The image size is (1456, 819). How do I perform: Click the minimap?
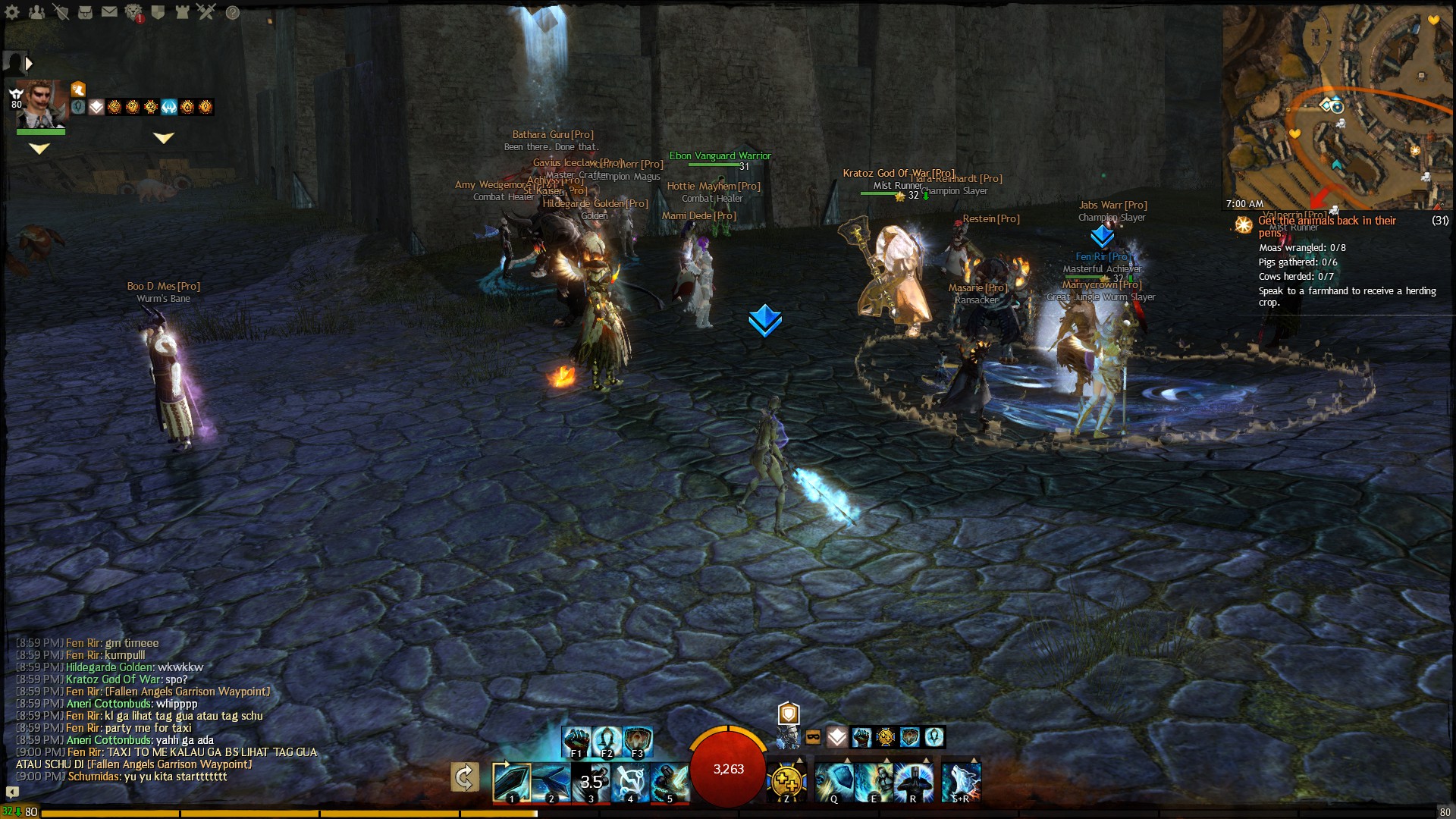pyautogui.click(x=1338, y=106)
